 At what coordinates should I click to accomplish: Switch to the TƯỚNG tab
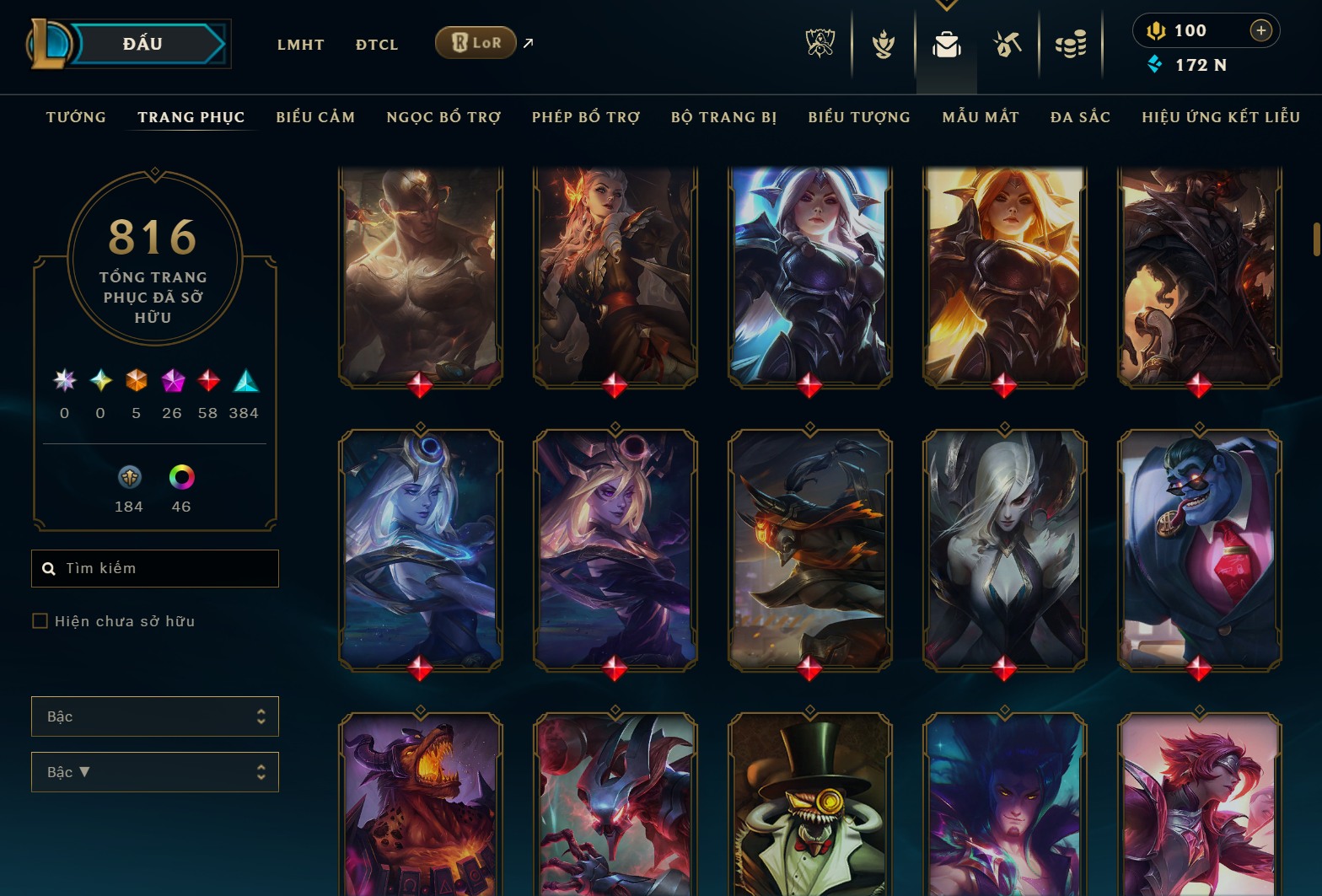point(76,117)
